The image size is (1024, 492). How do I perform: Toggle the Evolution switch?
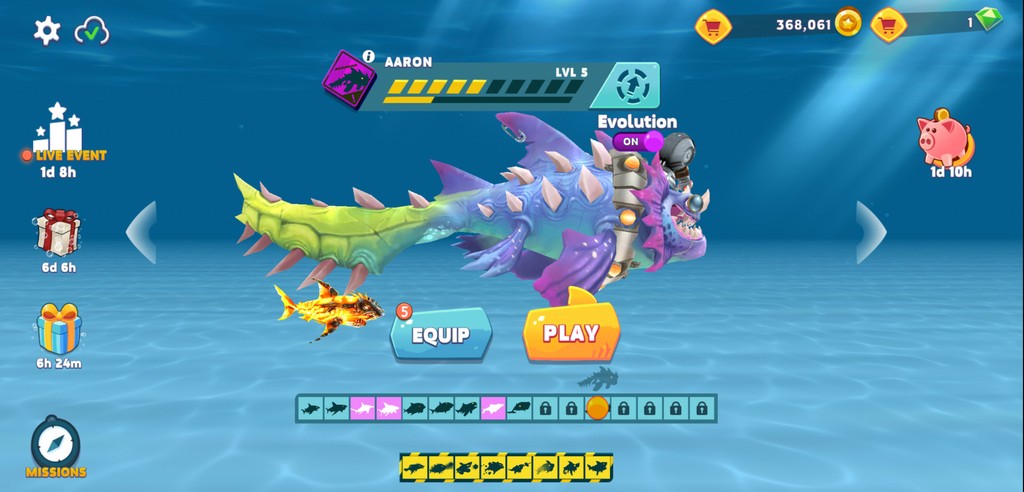(637, 142)
